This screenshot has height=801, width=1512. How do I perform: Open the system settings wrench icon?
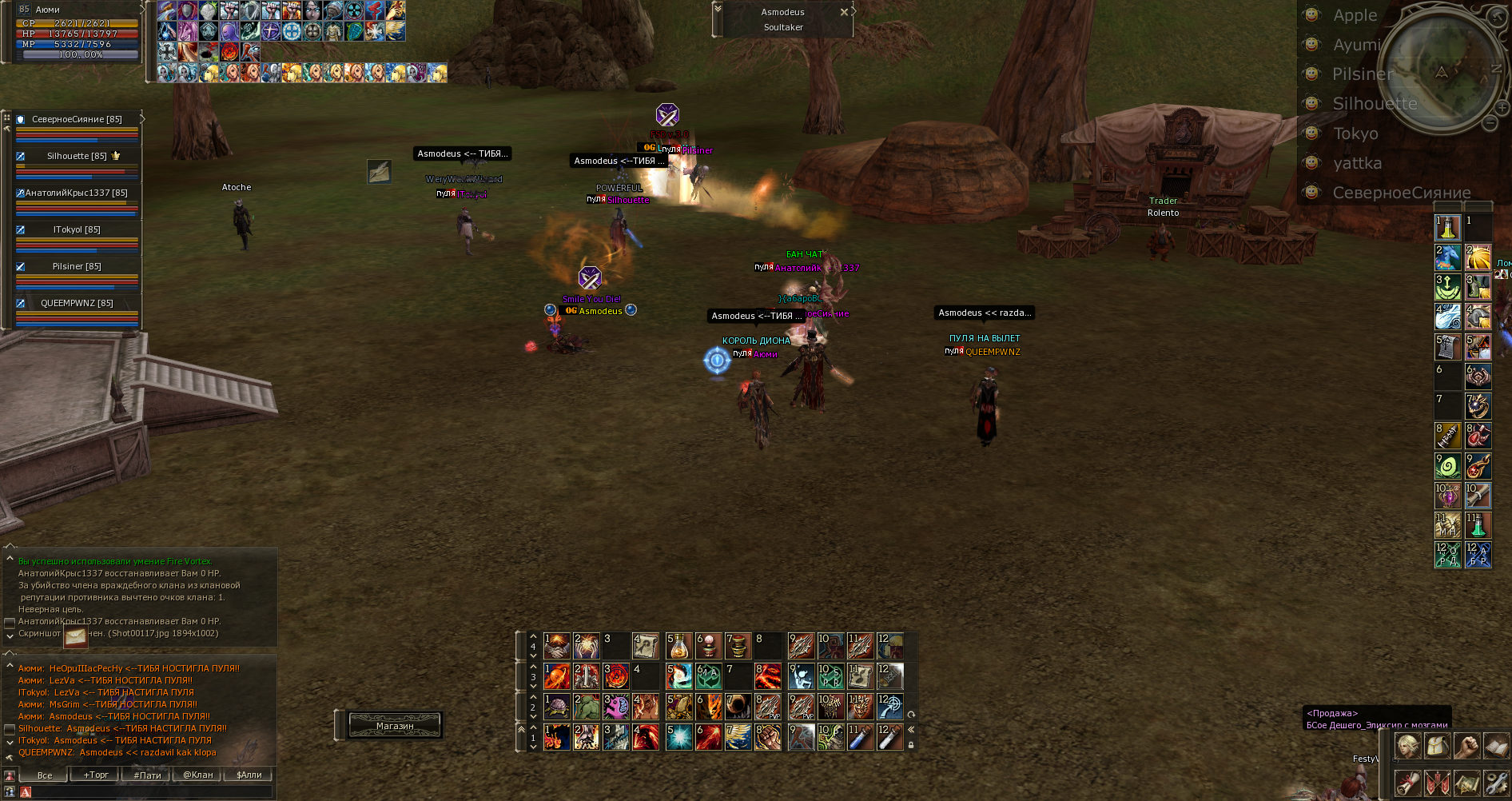(1496, 783)
